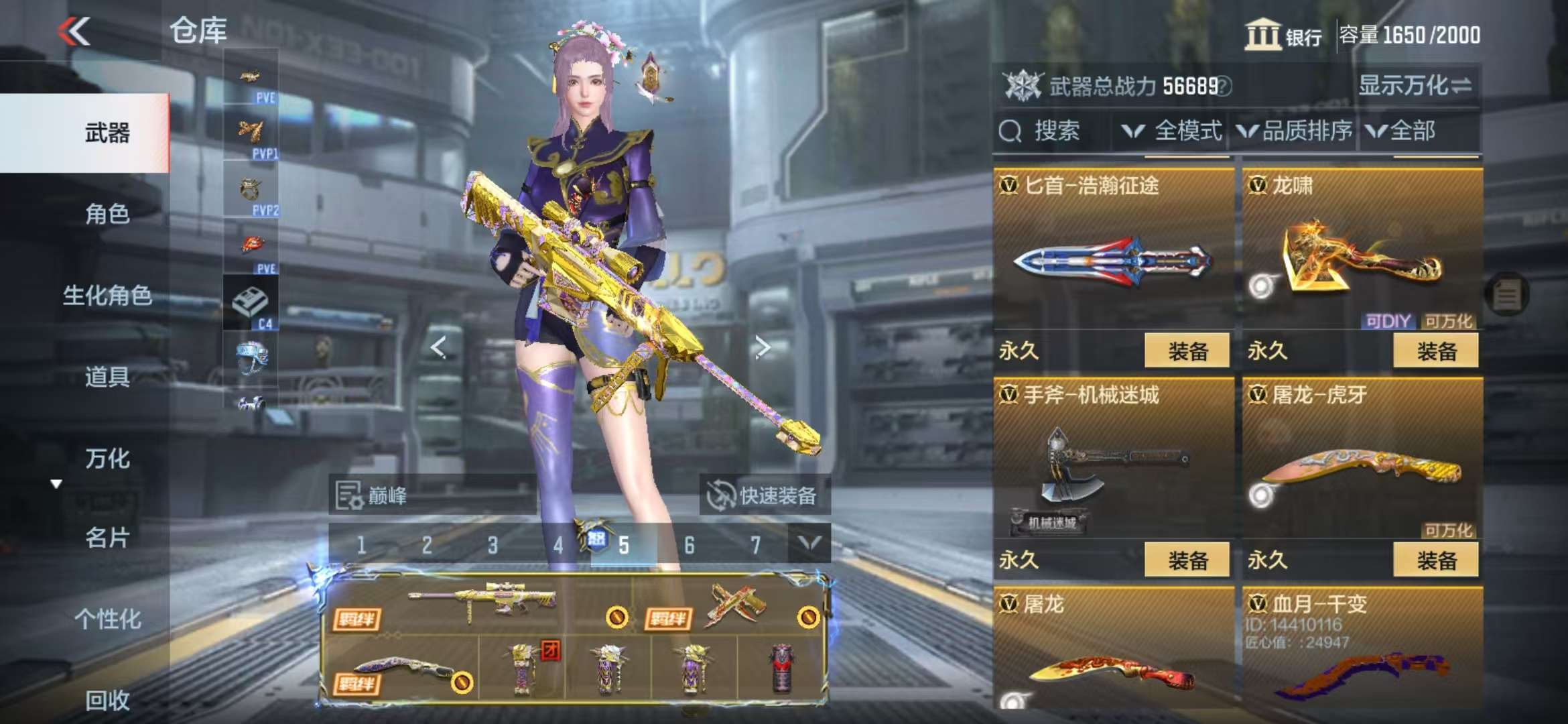This screenshot has height=724, width=1568.
Task: Open the 名片 name card tab
Action: point(107,538)
